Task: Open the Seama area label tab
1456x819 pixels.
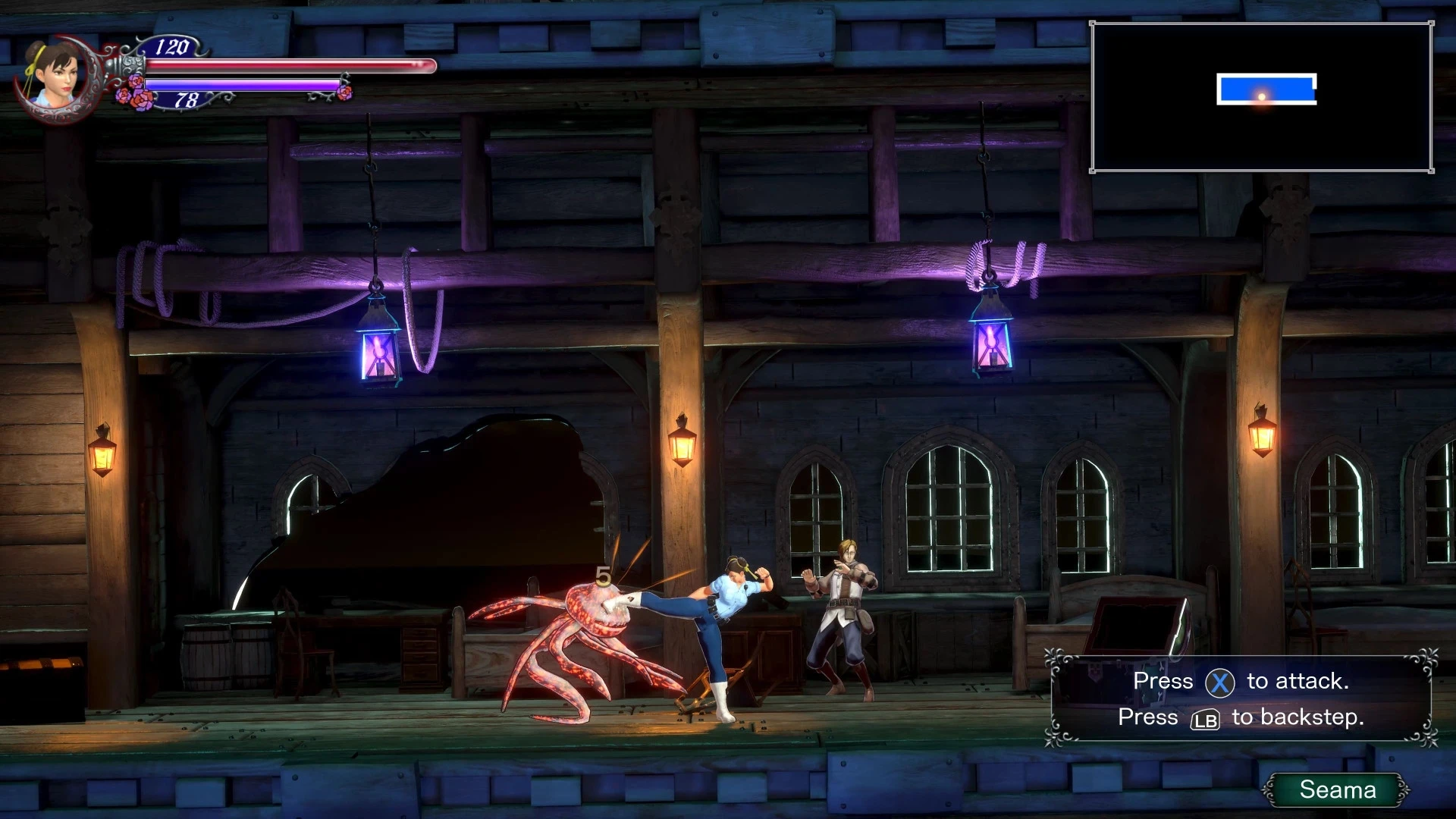Action: click(1338, 789)
